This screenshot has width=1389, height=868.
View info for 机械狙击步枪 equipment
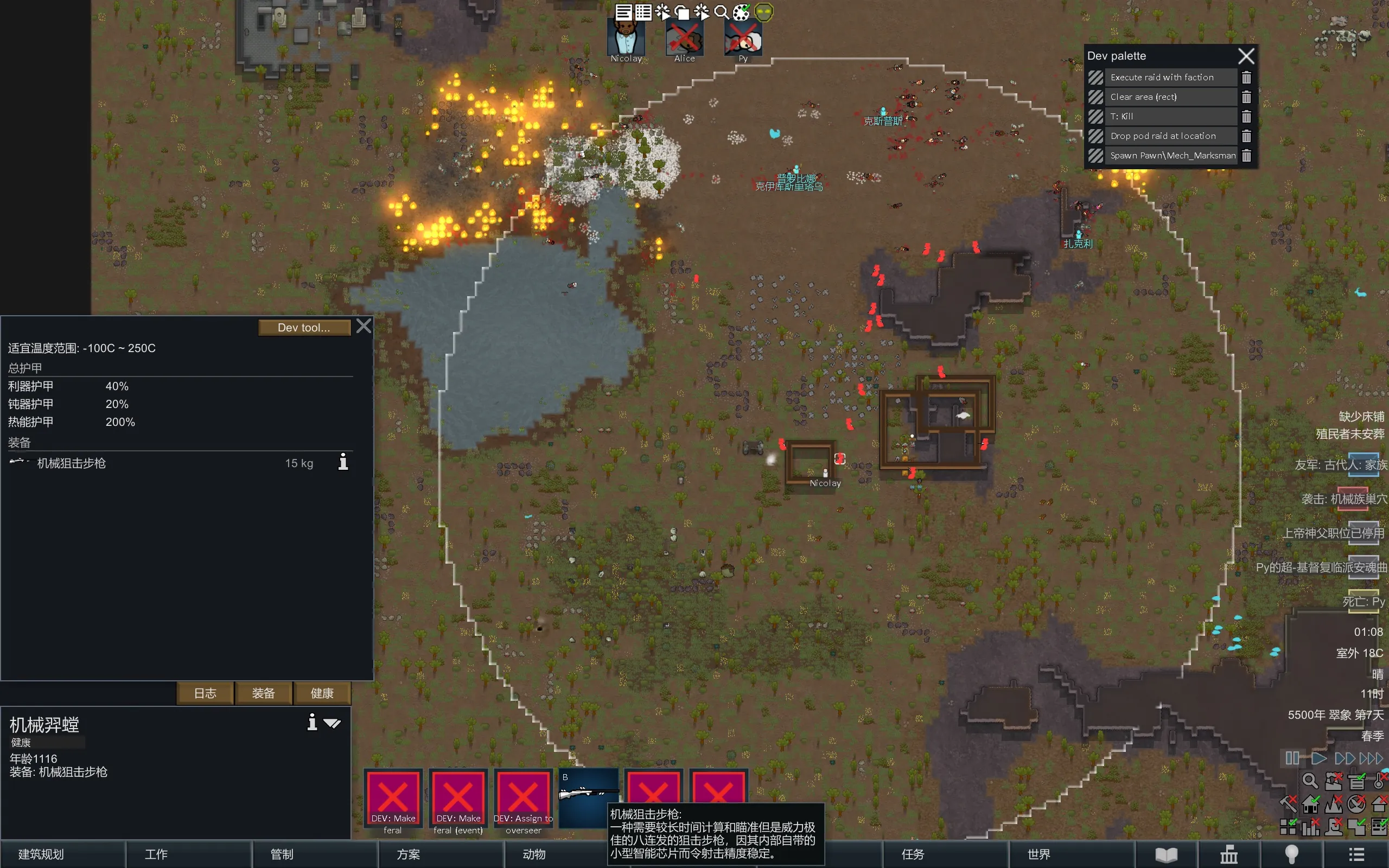point(343,462)
